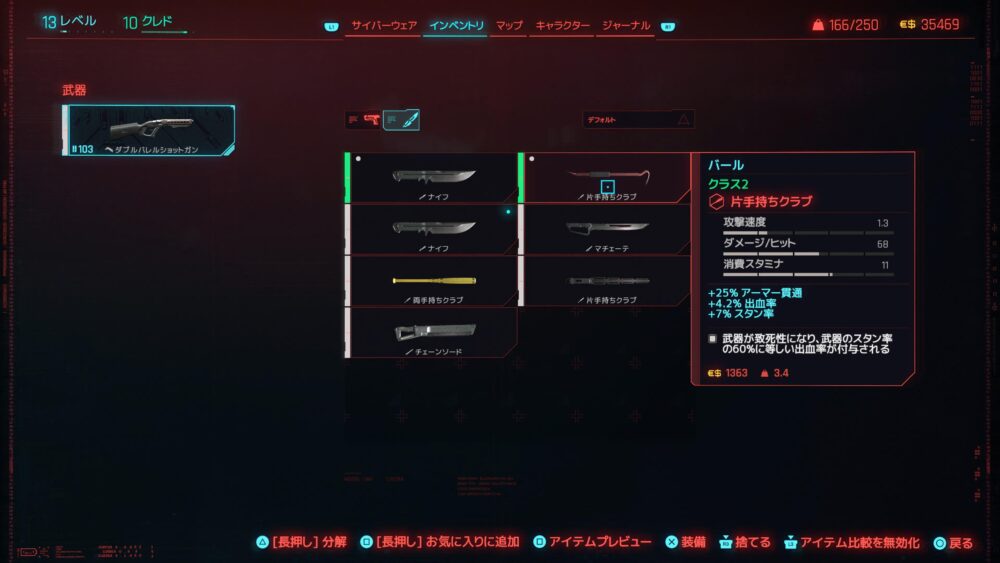Pick the crowbar 片手持ちクラブ slot
Viewport: 1000px width, 563px height.
pyautogui.click(x=606, y=178)
